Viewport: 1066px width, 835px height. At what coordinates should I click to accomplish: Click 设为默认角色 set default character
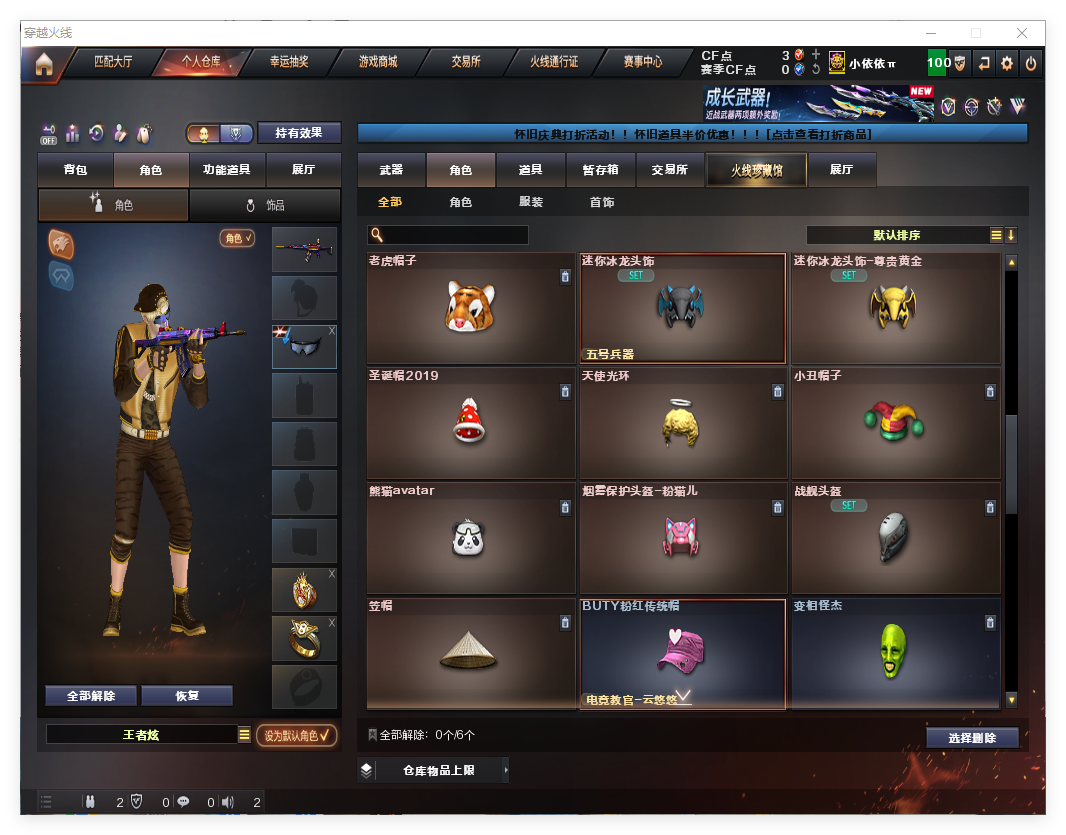pos(296,735)
